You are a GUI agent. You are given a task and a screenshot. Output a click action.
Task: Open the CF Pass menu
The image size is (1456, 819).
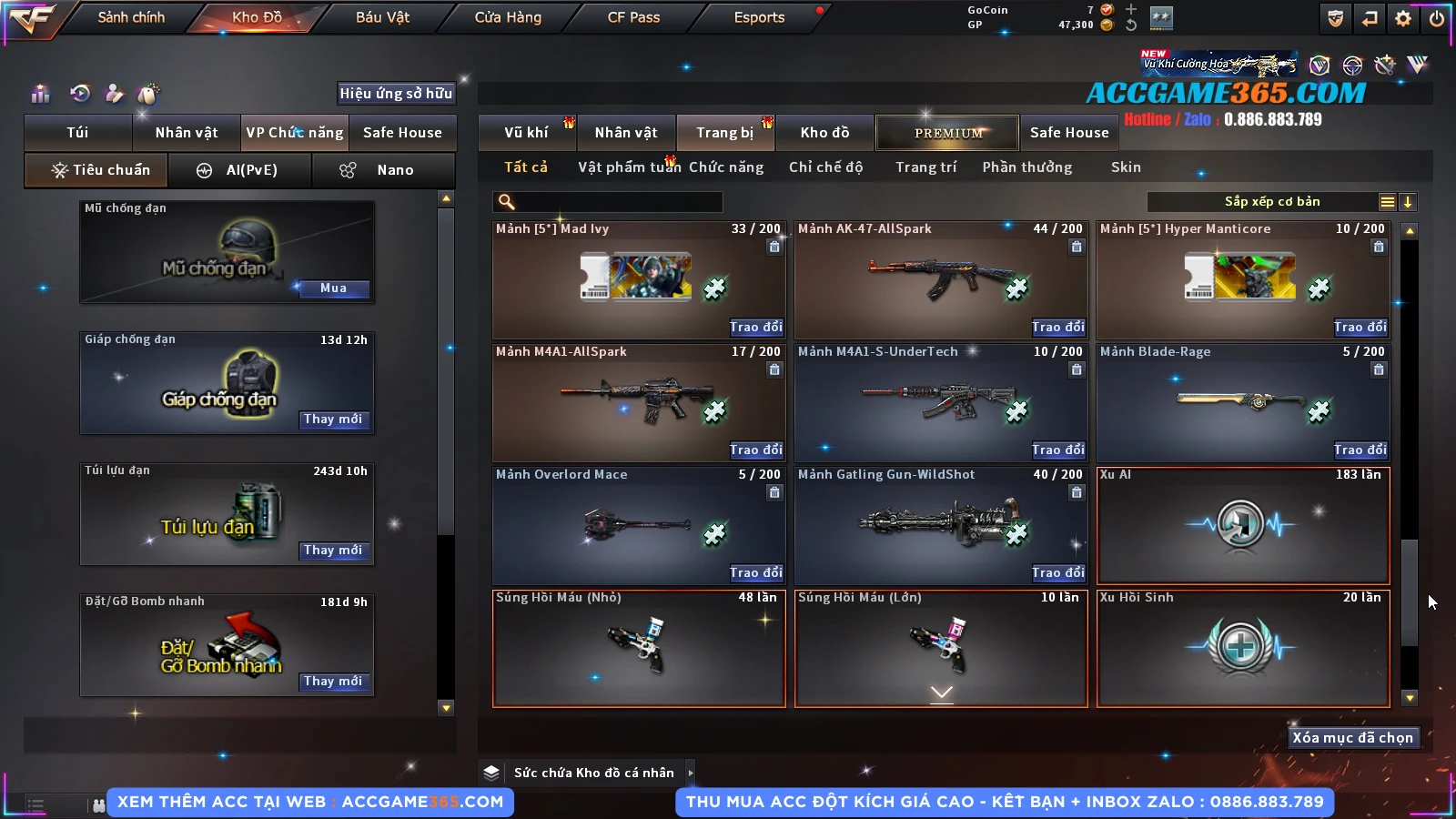tap(633, 17)
